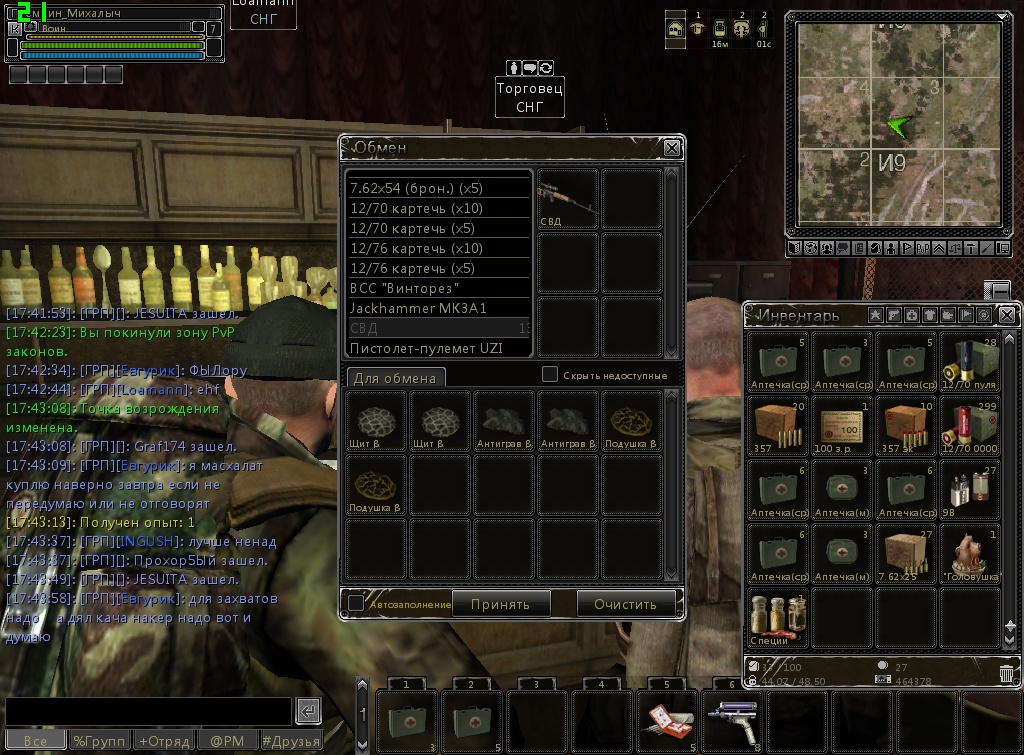This screenshot has height=755, width=1024.
Task: Accept the trade with Принять
Action: [x=500, y=603]
